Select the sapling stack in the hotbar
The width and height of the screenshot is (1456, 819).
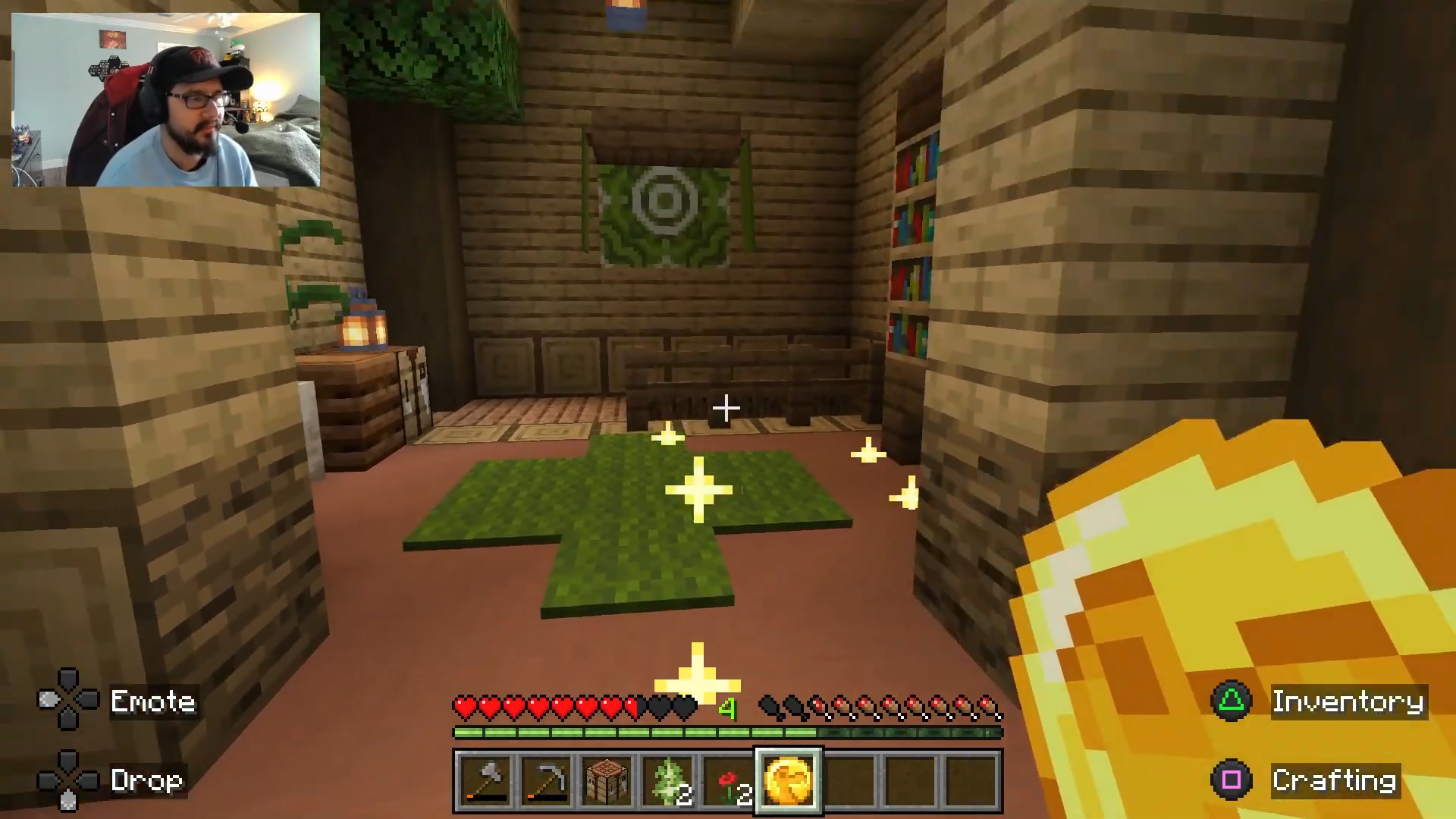(x=667, y=781)
